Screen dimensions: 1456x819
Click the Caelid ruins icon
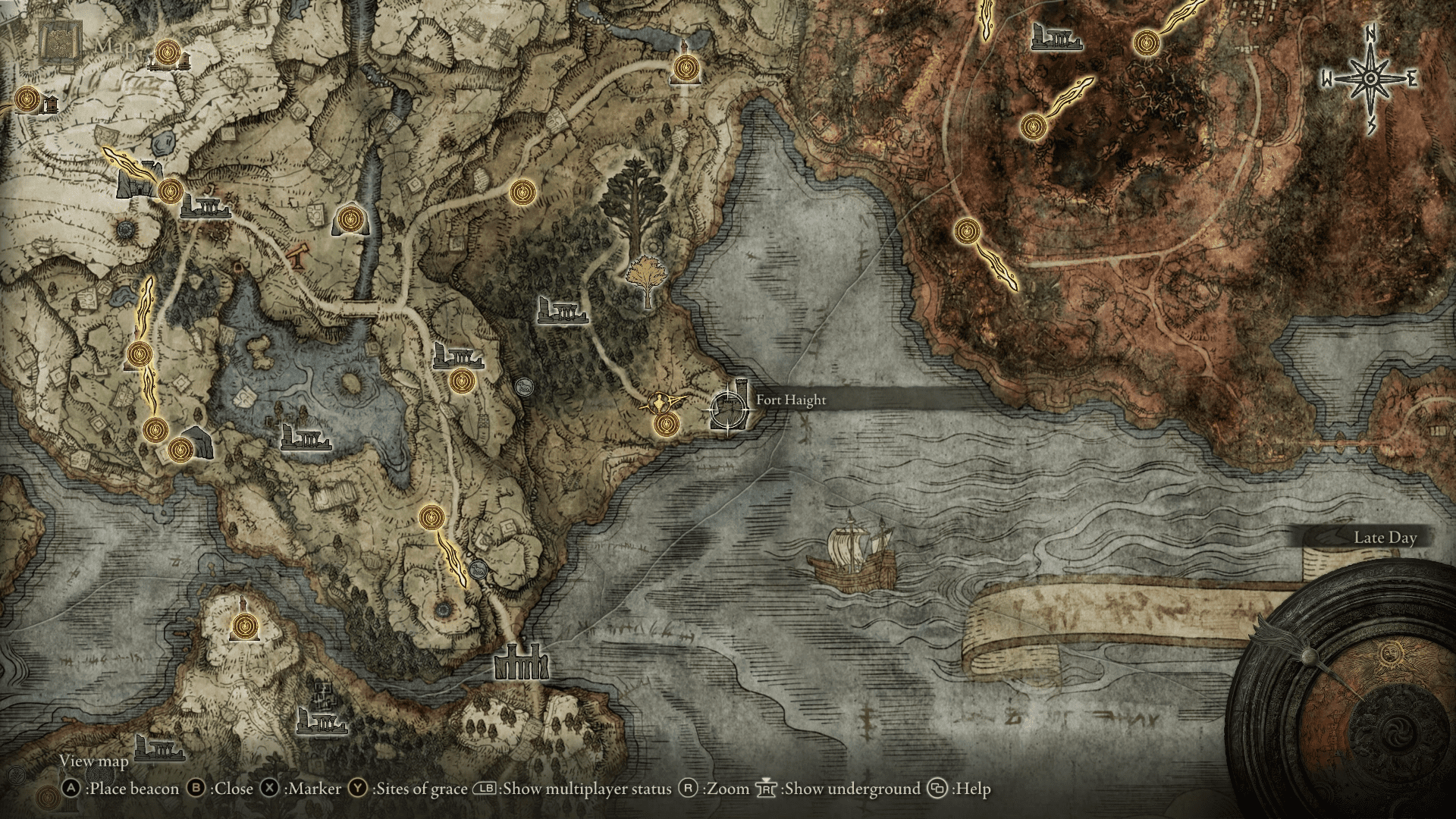click(1056, 36)
